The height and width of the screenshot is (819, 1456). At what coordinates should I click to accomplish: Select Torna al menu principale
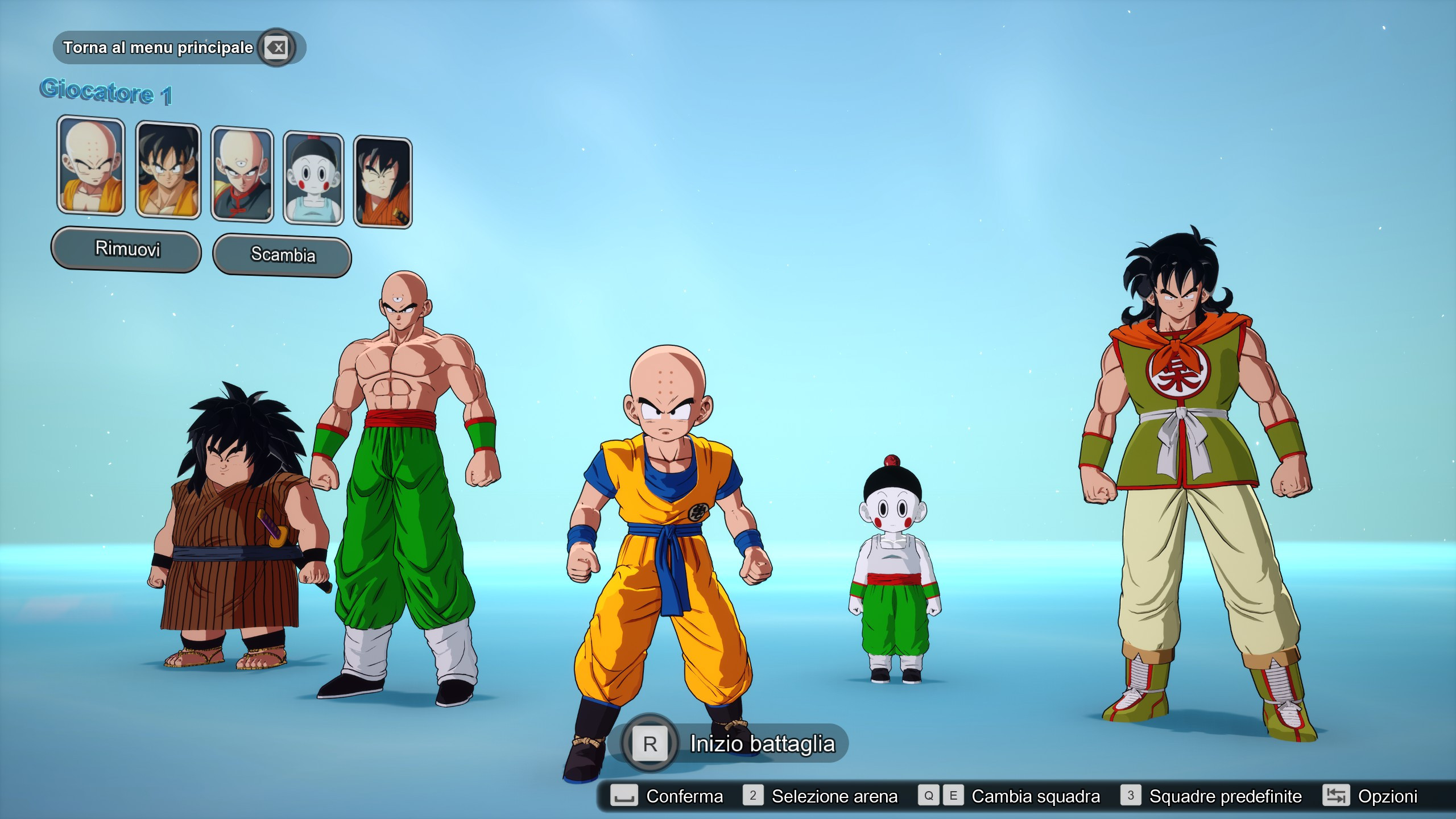point(158,48)
